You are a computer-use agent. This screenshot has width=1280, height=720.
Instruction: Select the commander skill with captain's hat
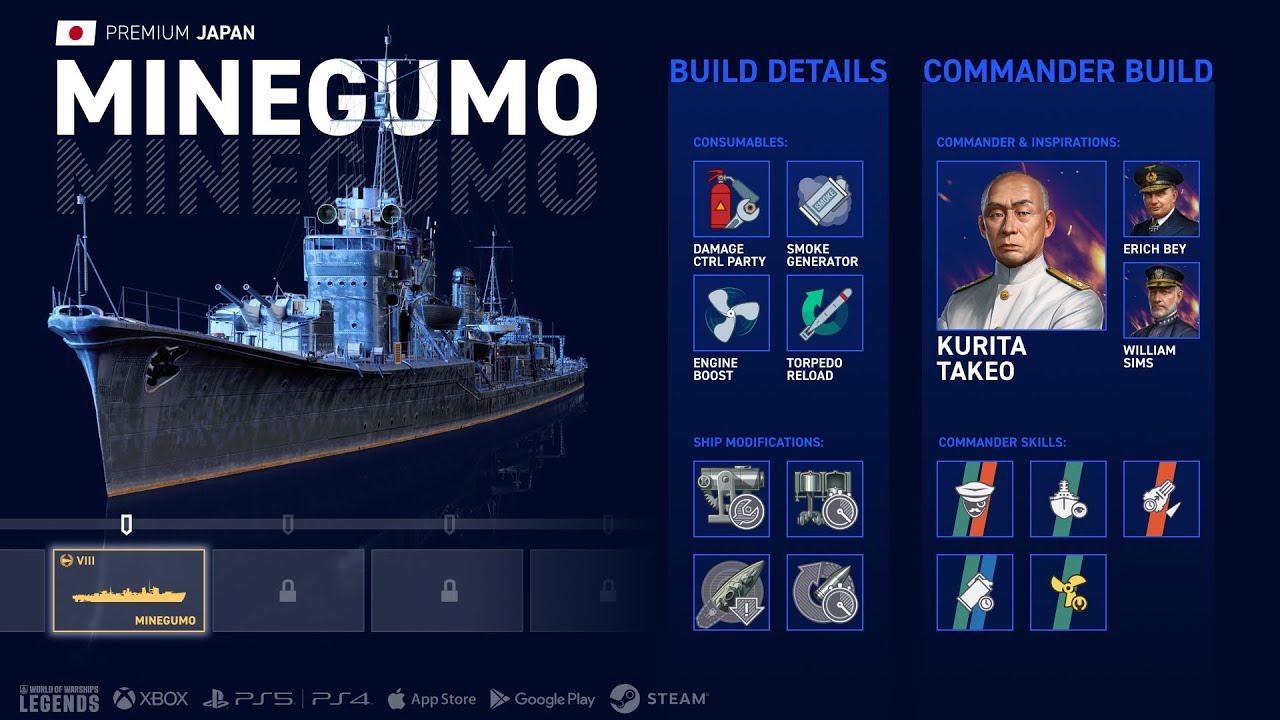[974, 499]
